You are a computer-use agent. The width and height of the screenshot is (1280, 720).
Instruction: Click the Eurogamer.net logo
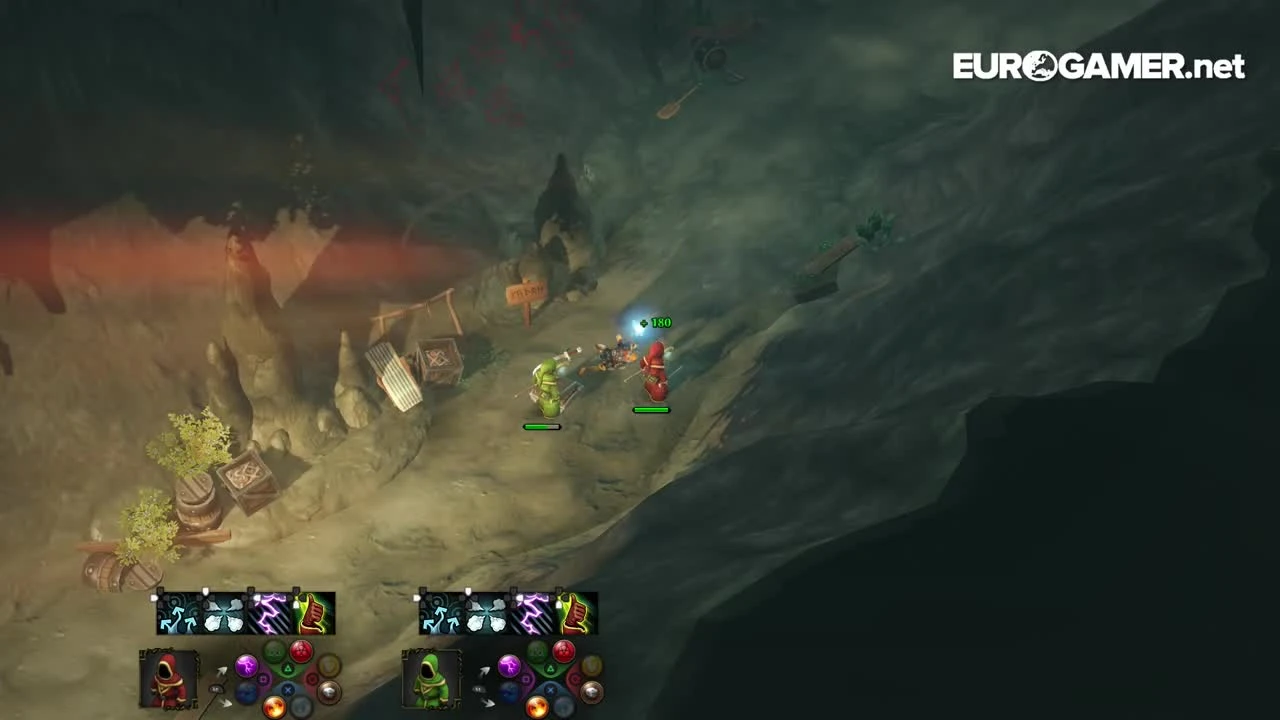1097,64
